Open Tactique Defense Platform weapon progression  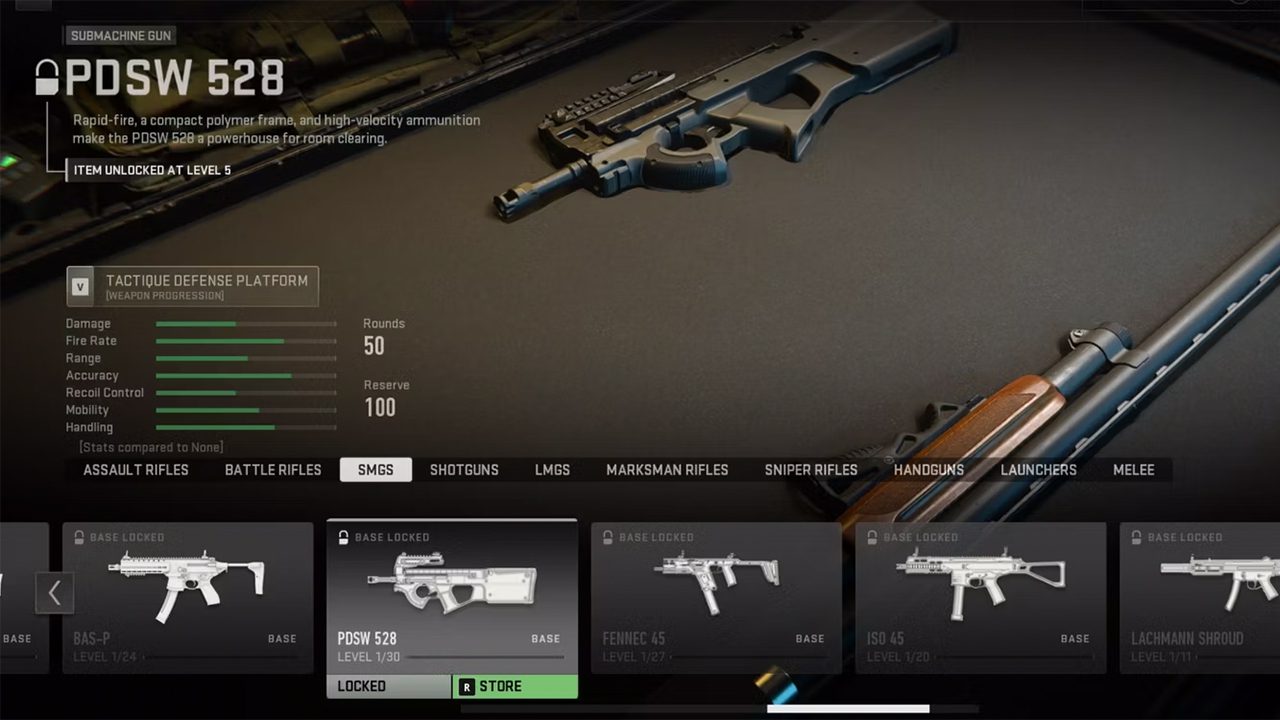click(x=193, y=286)
